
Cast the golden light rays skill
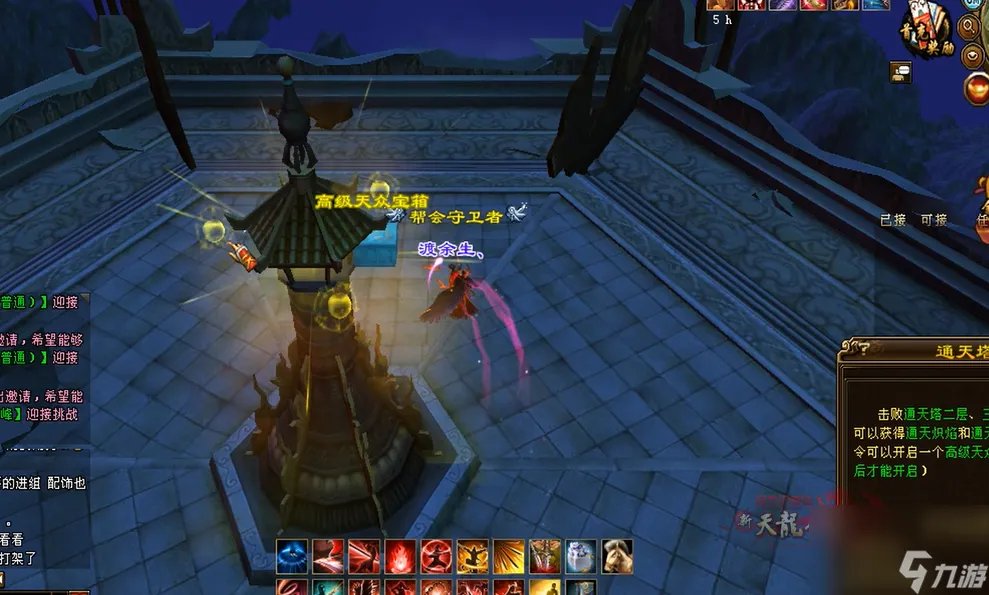(x=509, y=555)
